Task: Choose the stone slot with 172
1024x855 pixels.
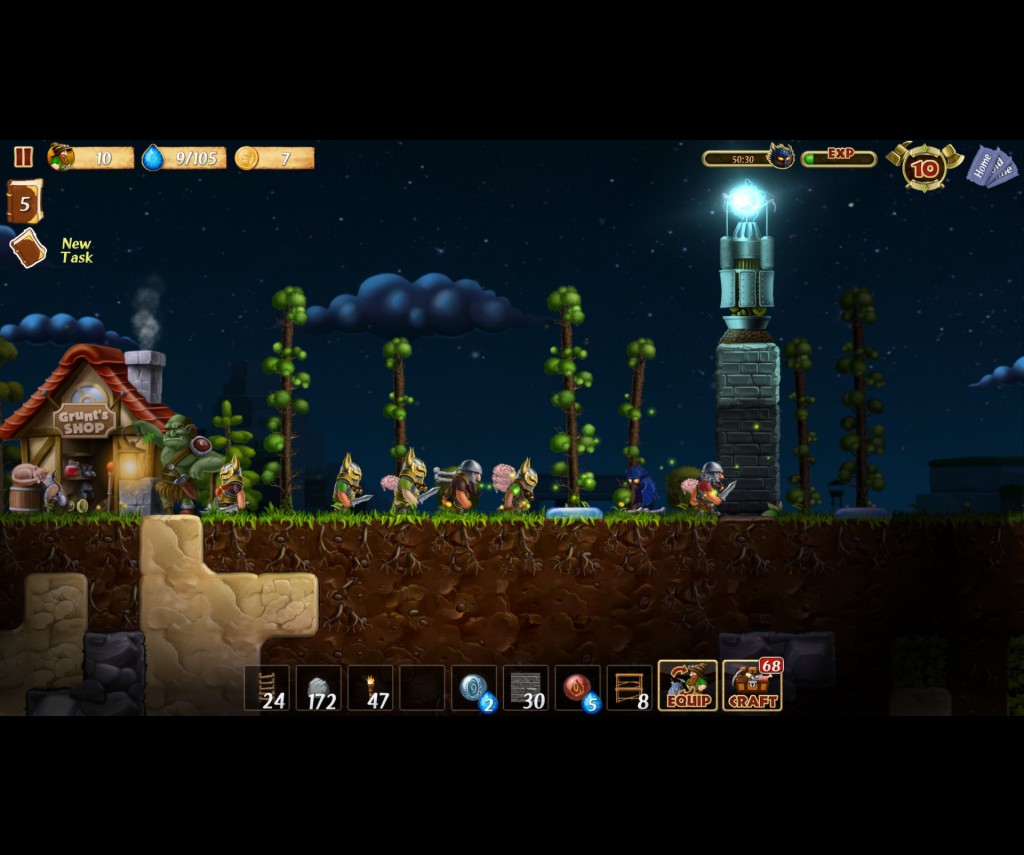Action: pyautogui.click(x=319, y=688)
